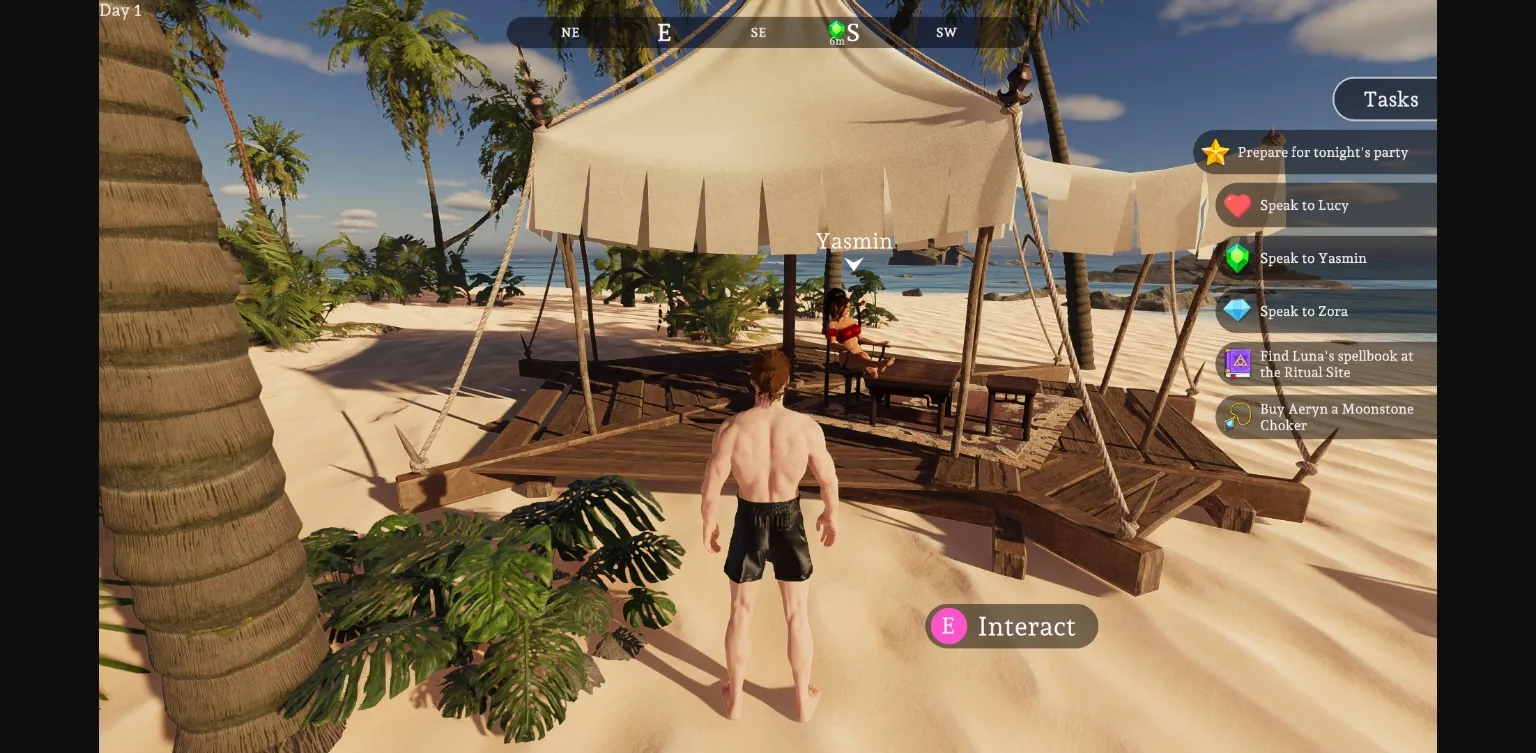This screenshot has height=753, width=1536.
Task: Click the green gem icon for Speak to Yasmin
Action: pos(1237,258)
